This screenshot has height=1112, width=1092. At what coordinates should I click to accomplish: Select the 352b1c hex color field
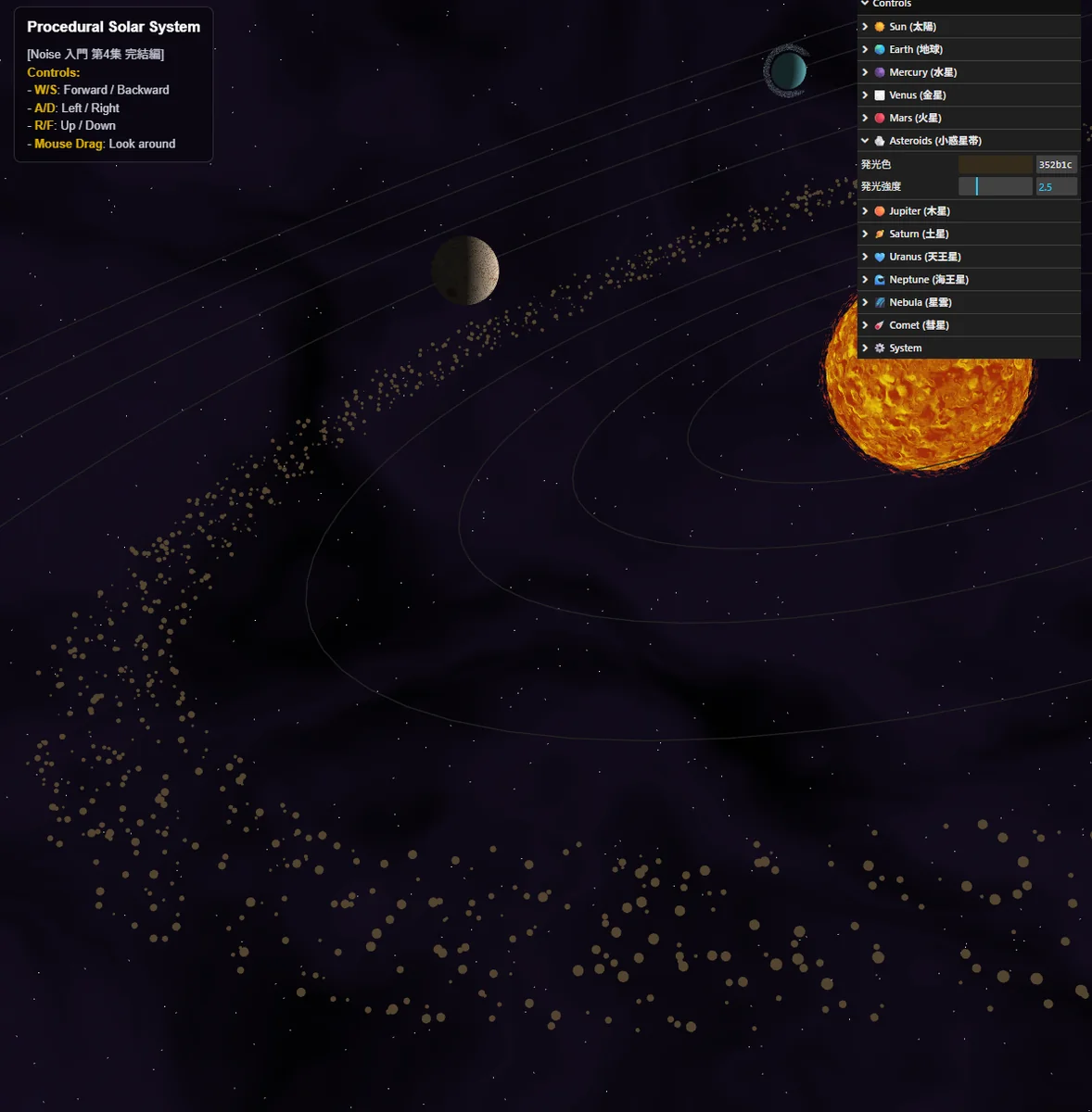[1056, 164]
